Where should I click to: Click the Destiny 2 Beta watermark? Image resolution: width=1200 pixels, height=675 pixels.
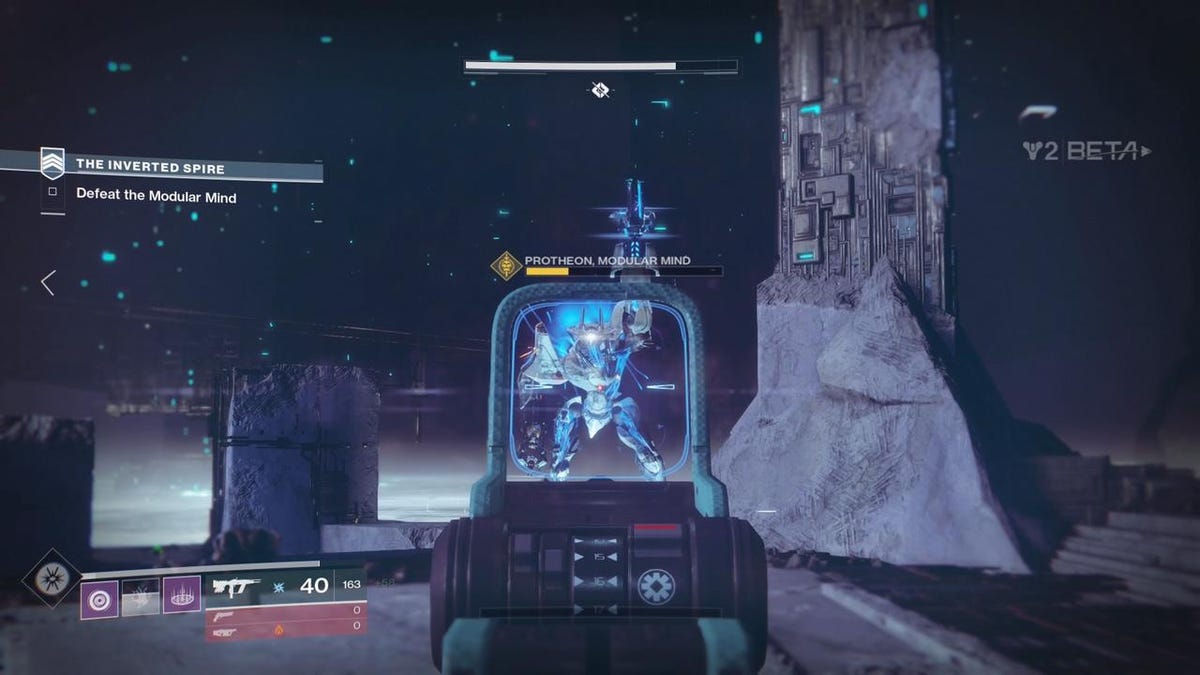(1085, 151)
